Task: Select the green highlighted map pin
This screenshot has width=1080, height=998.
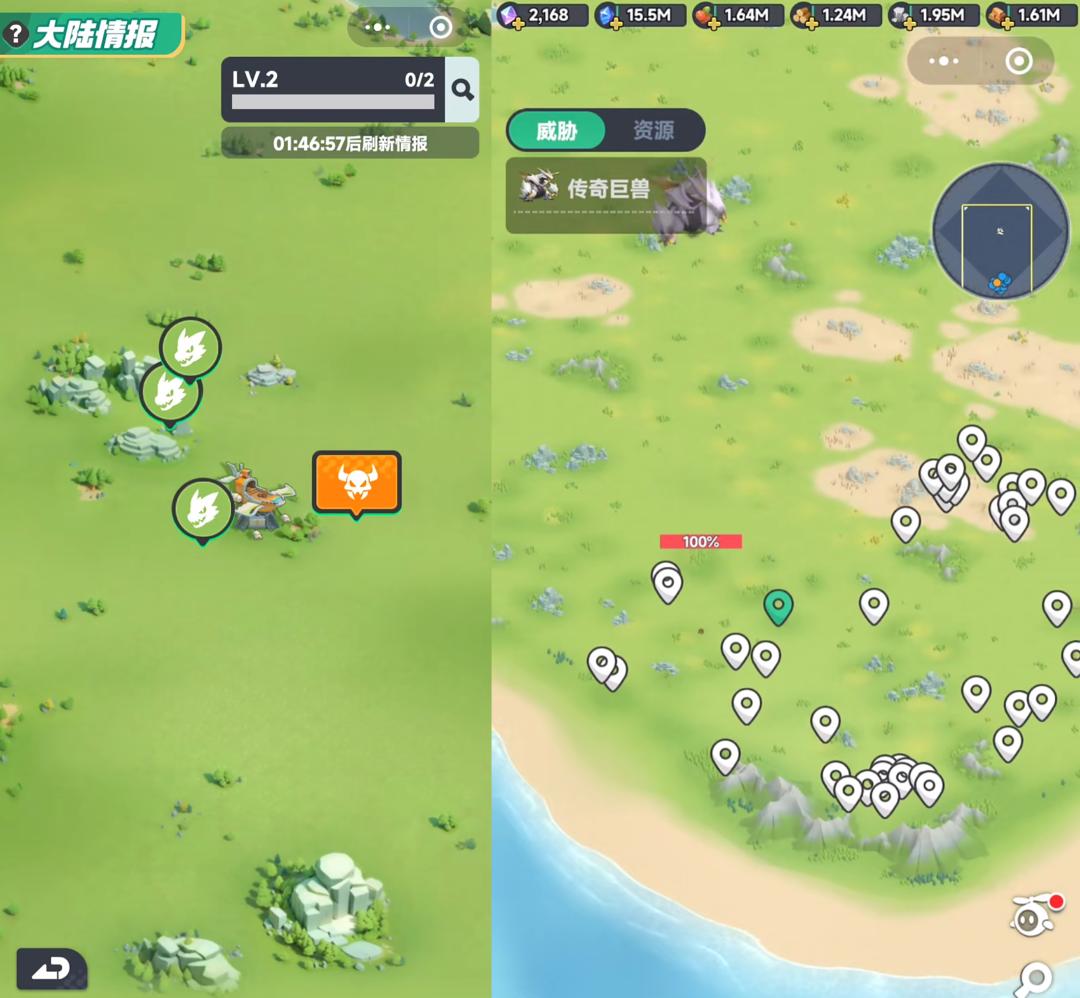Action: coord(778,605)
